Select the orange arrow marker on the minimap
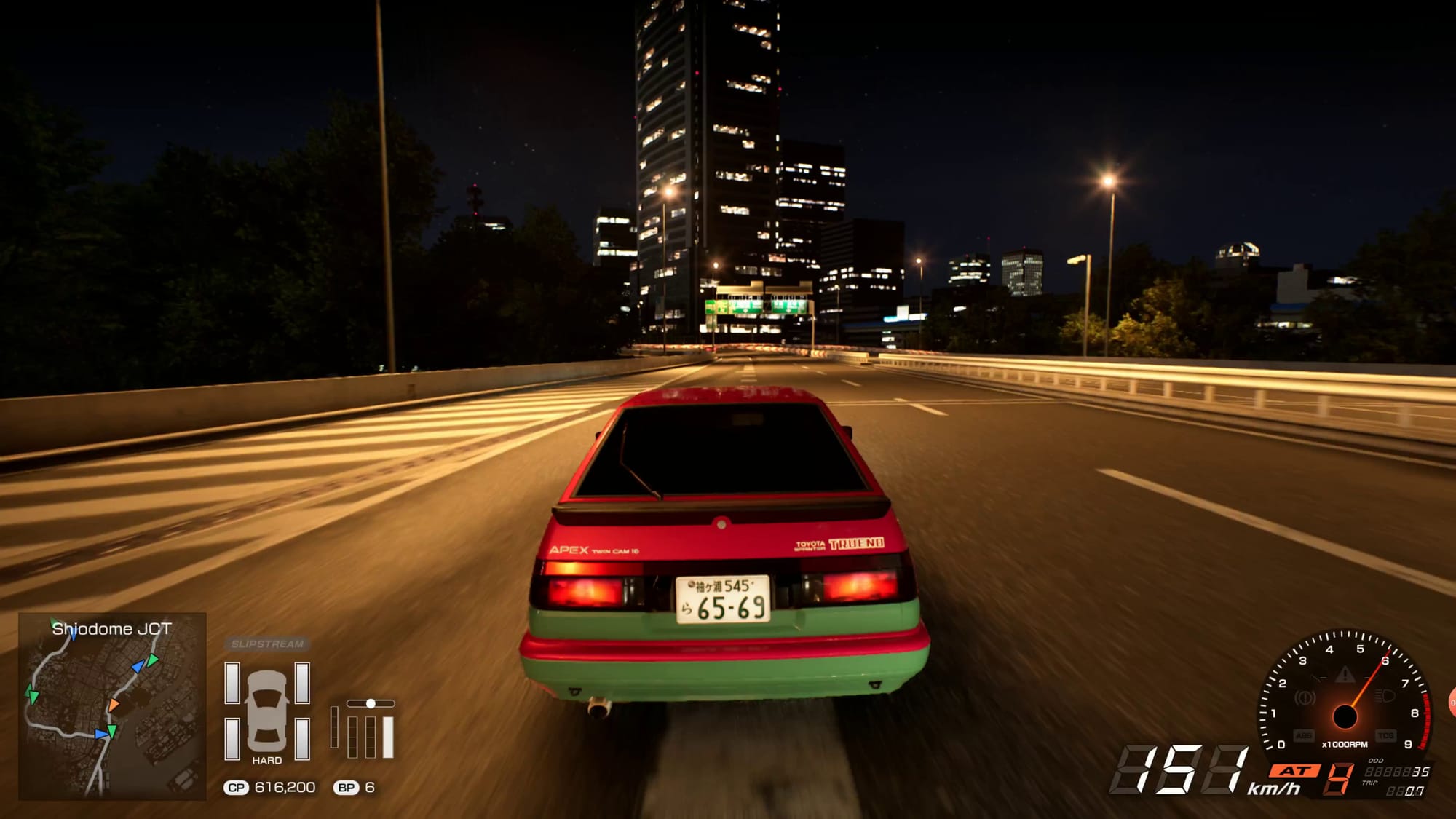The width and height of the screenshot is (1456, 819). (114, 705)
